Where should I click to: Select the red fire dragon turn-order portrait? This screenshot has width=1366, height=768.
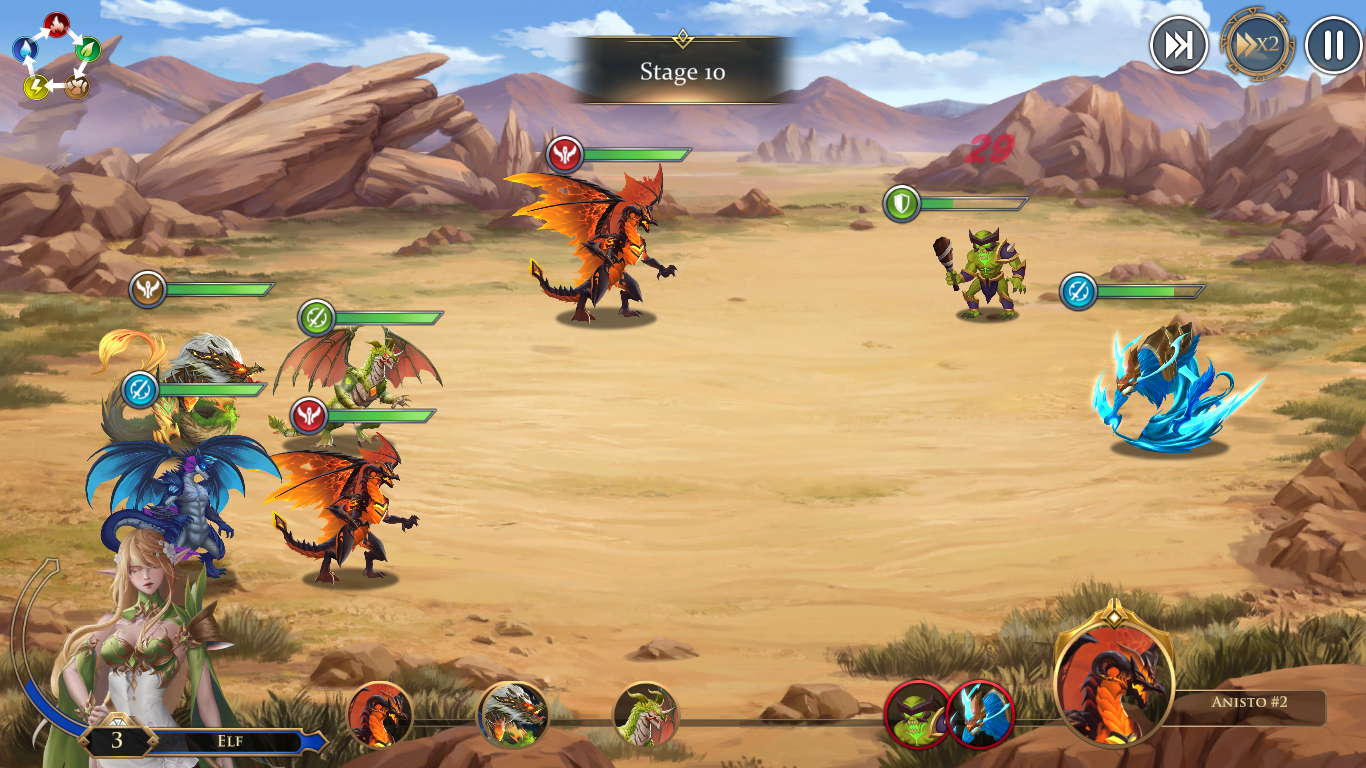point(380,714)
